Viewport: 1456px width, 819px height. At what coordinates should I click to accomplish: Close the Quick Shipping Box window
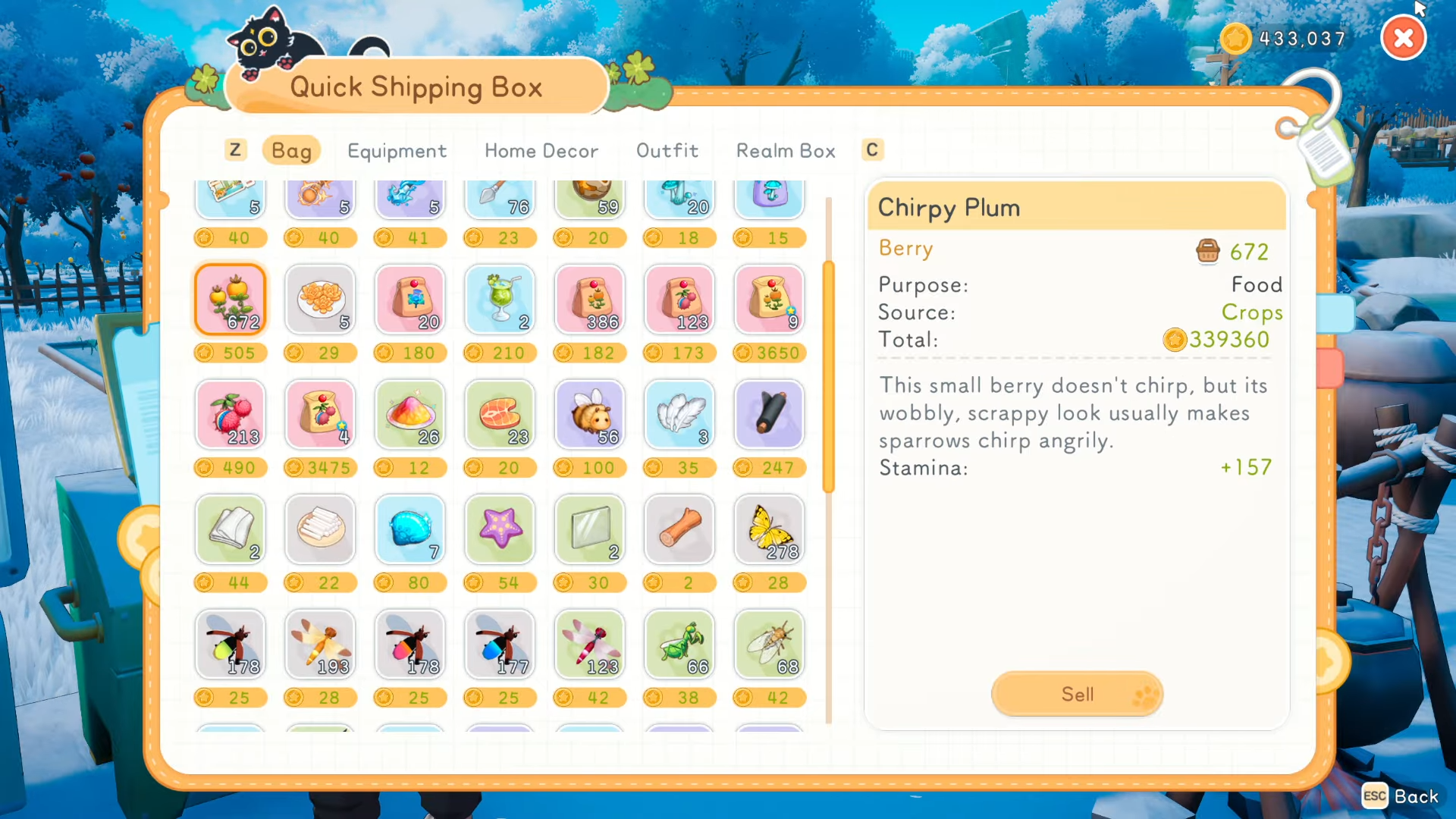[1404, 39]
